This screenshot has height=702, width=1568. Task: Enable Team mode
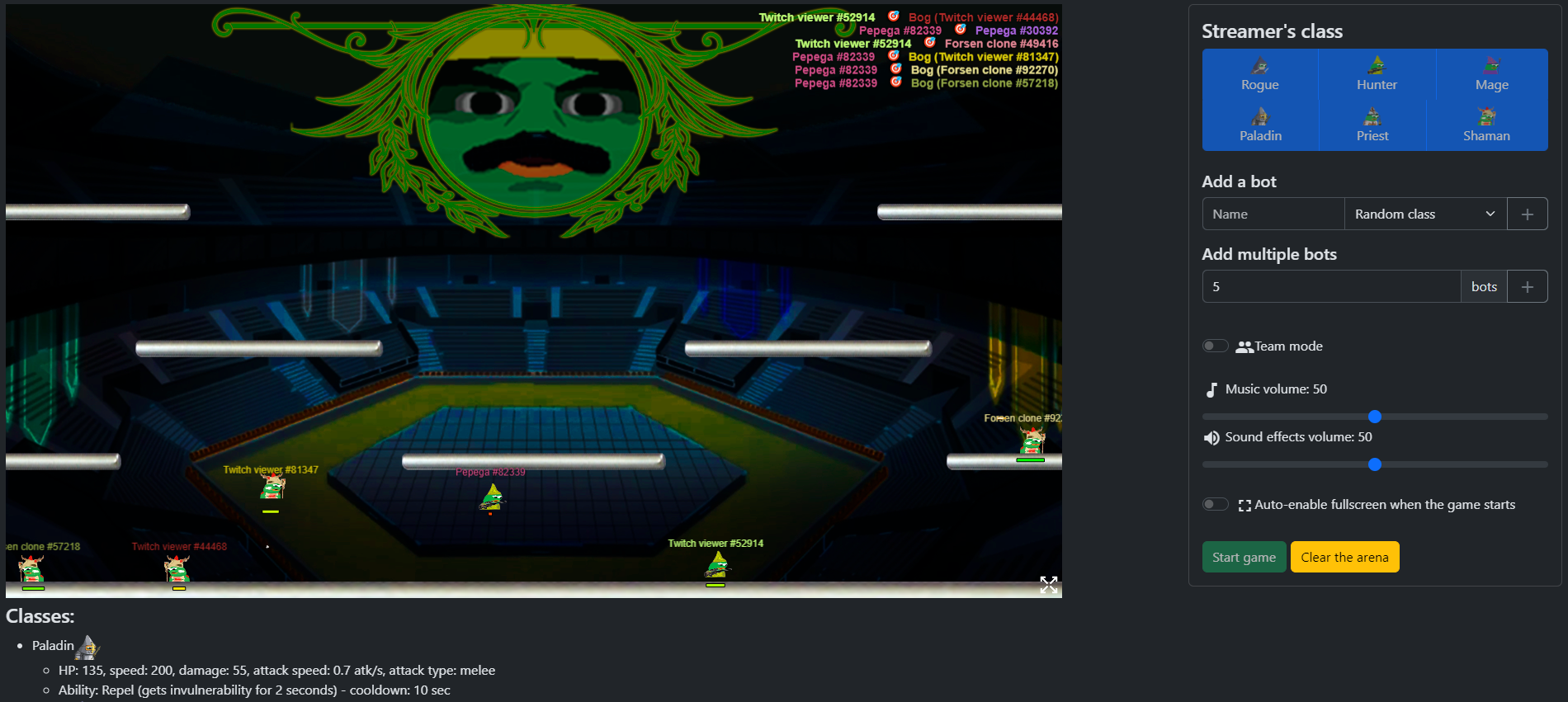[x=1215, y=345]
